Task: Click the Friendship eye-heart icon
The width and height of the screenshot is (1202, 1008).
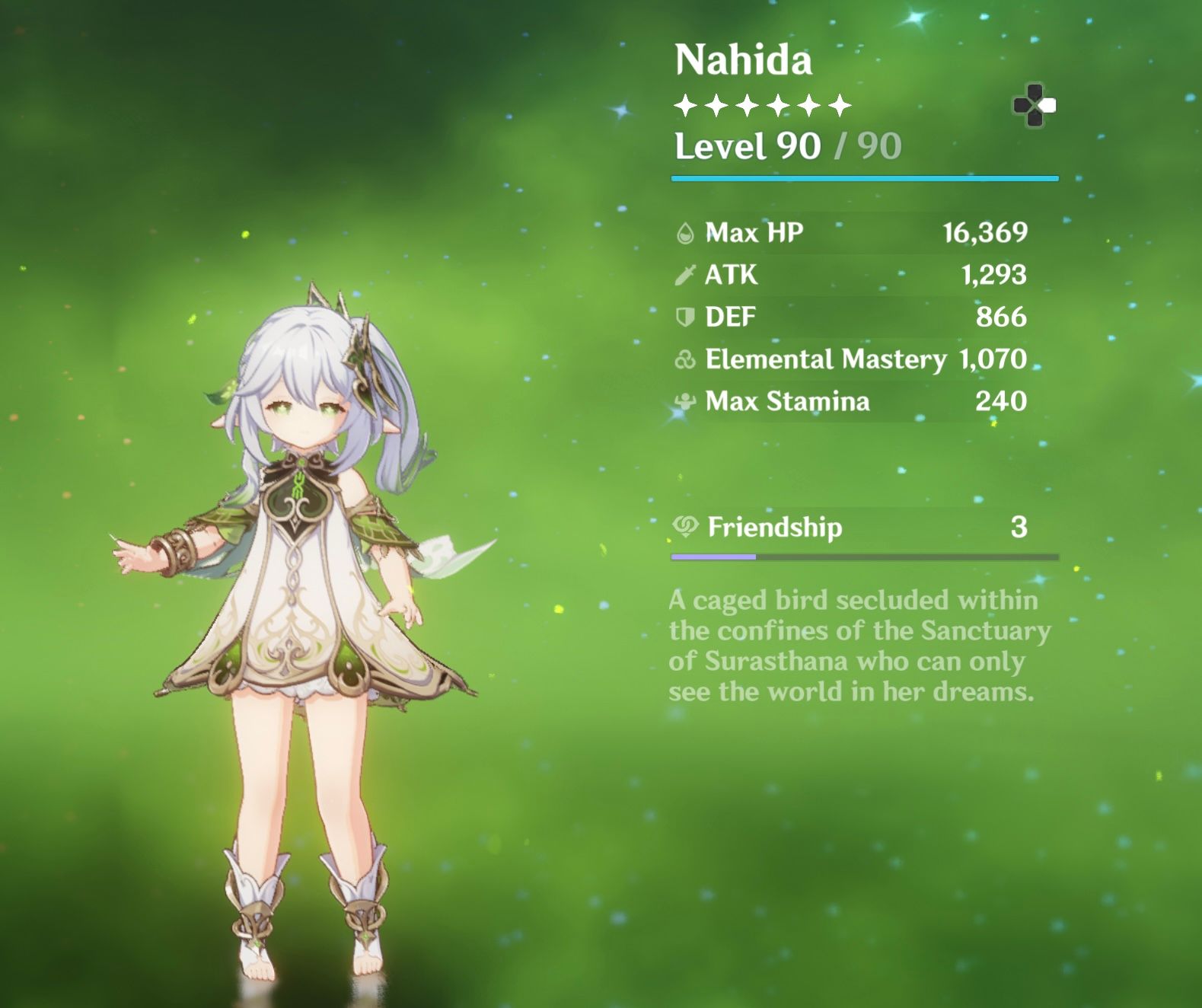Action: point(686,526)
